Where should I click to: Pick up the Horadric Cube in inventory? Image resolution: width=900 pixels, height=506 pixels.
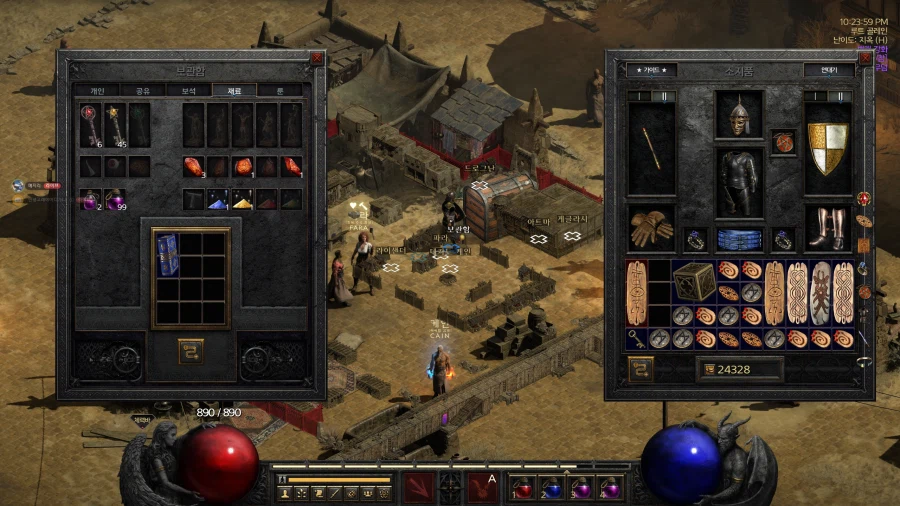coord(694,282)
